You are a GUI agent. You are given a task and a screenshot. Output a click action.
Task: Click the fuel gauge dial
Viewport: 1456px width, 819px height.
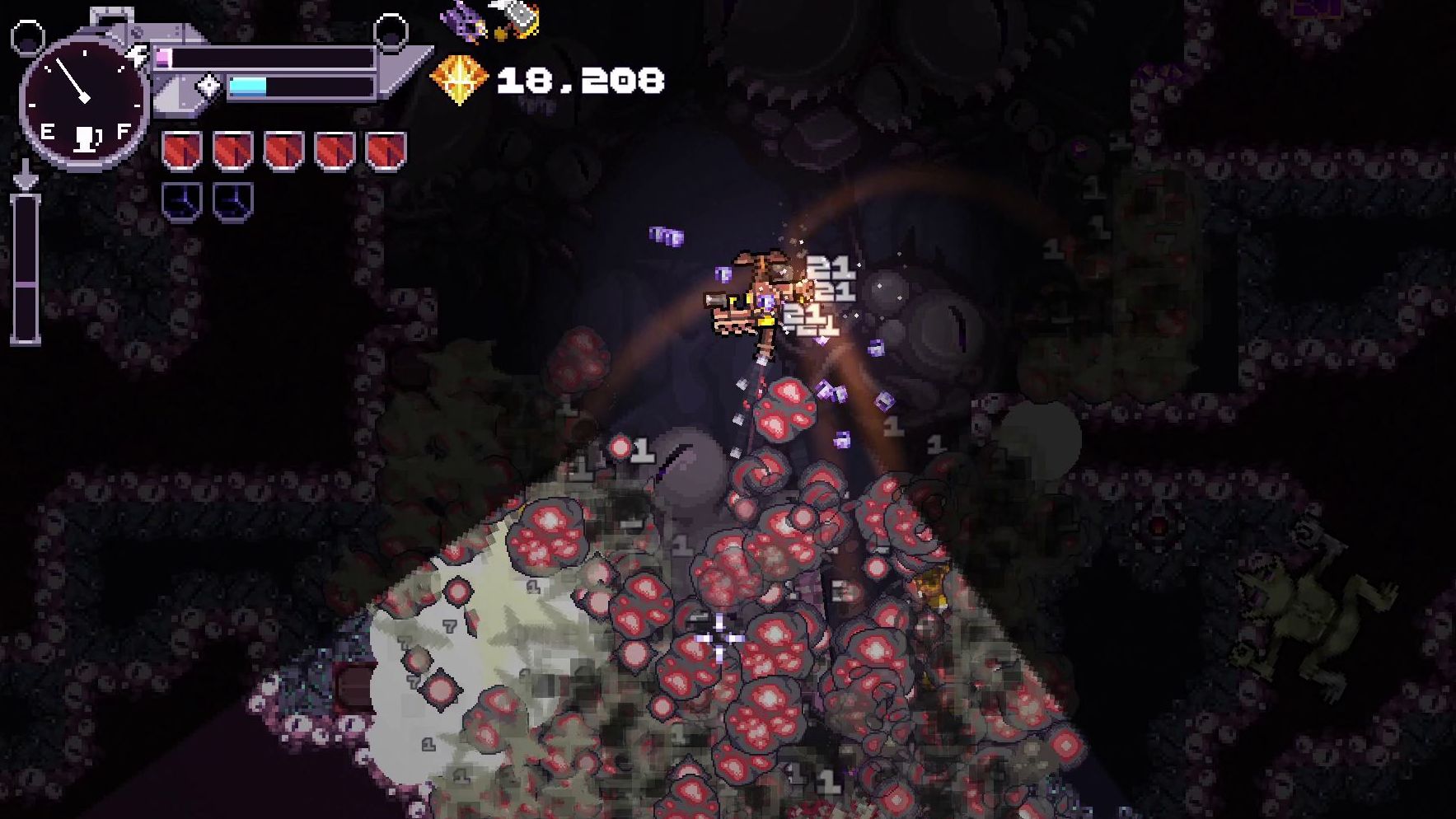(x=84, y=101)
